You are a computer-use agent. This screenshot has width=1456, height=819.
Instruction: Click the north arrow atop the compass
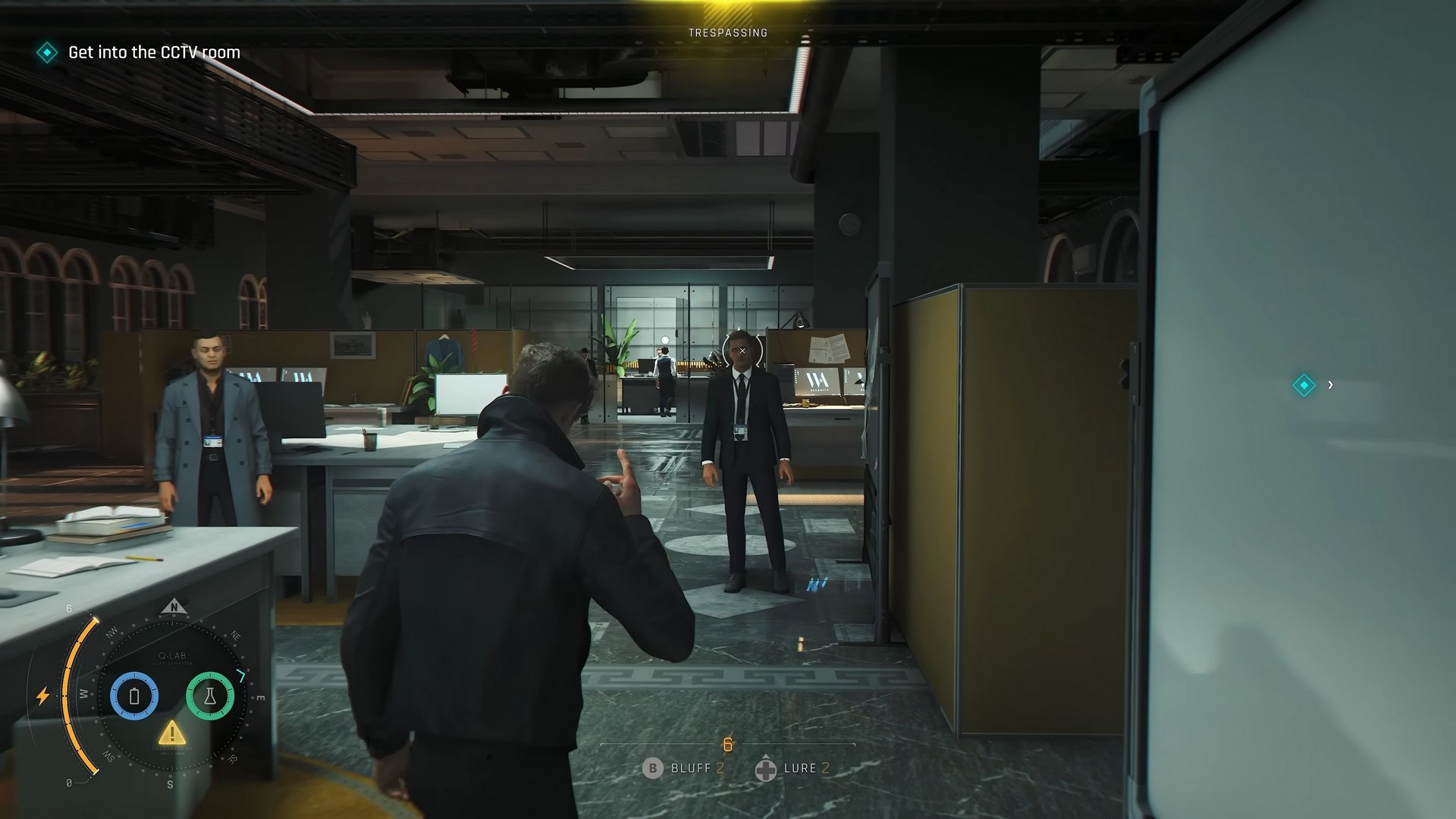click(x=175, y=607)
